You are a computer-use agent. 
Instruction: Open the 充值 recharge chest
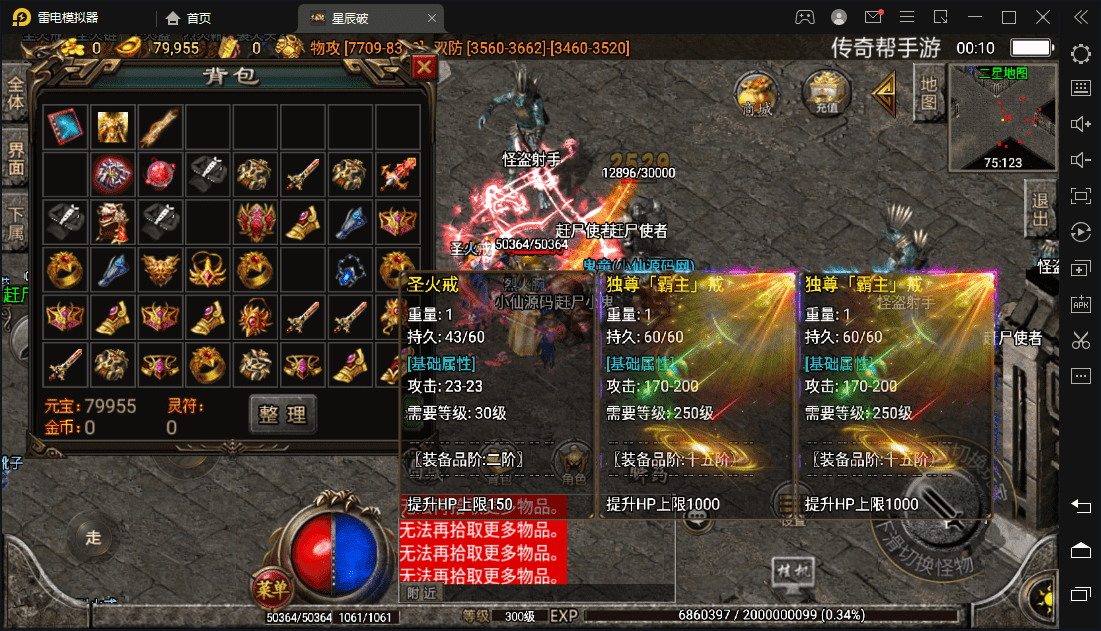point(826,93)
